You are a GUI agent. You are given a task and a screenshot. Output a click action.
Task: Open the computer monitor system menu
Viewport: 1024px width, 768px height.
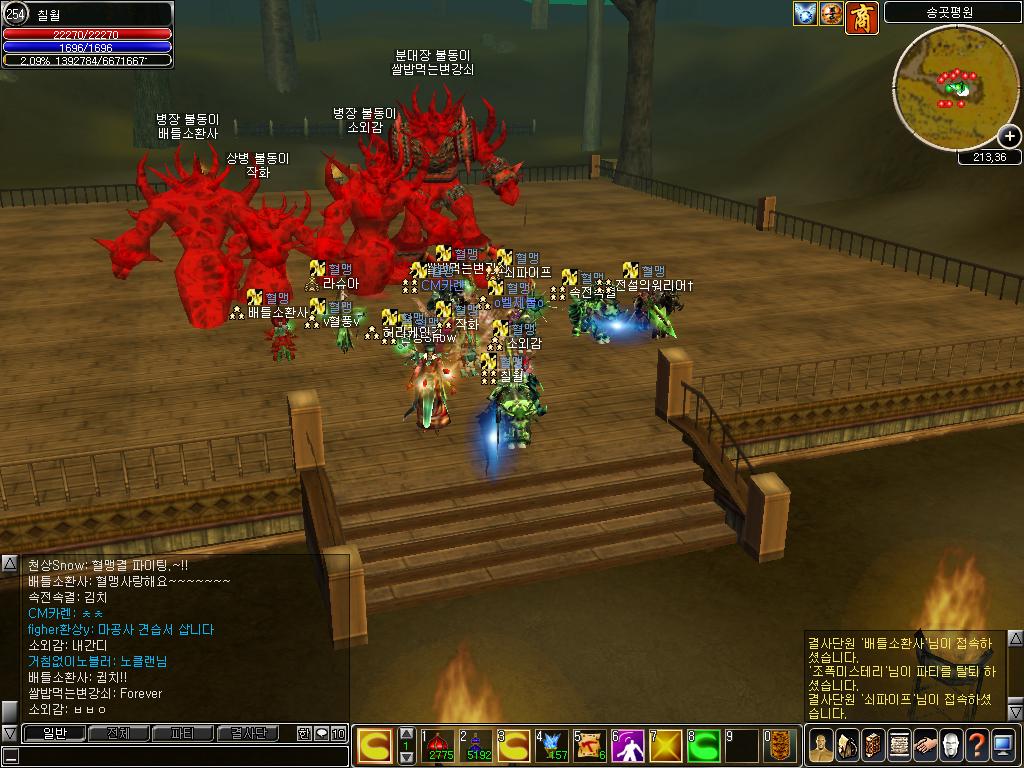1002,745
